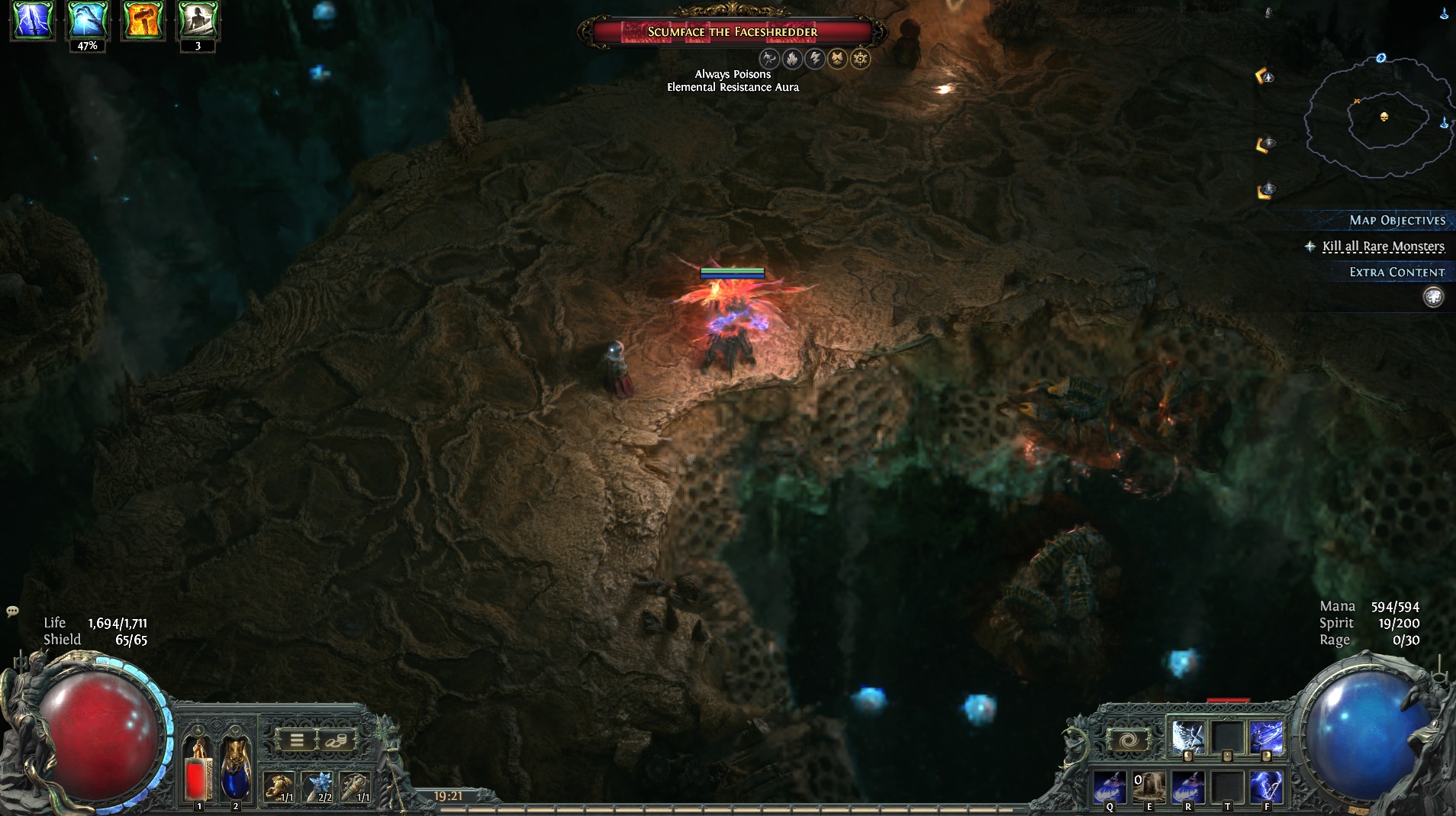The width and height of the screenshot is (1456, 816).
Task: Activate the wave skill on key Q
Action: pyautogui.click(x=1110, y=786)
